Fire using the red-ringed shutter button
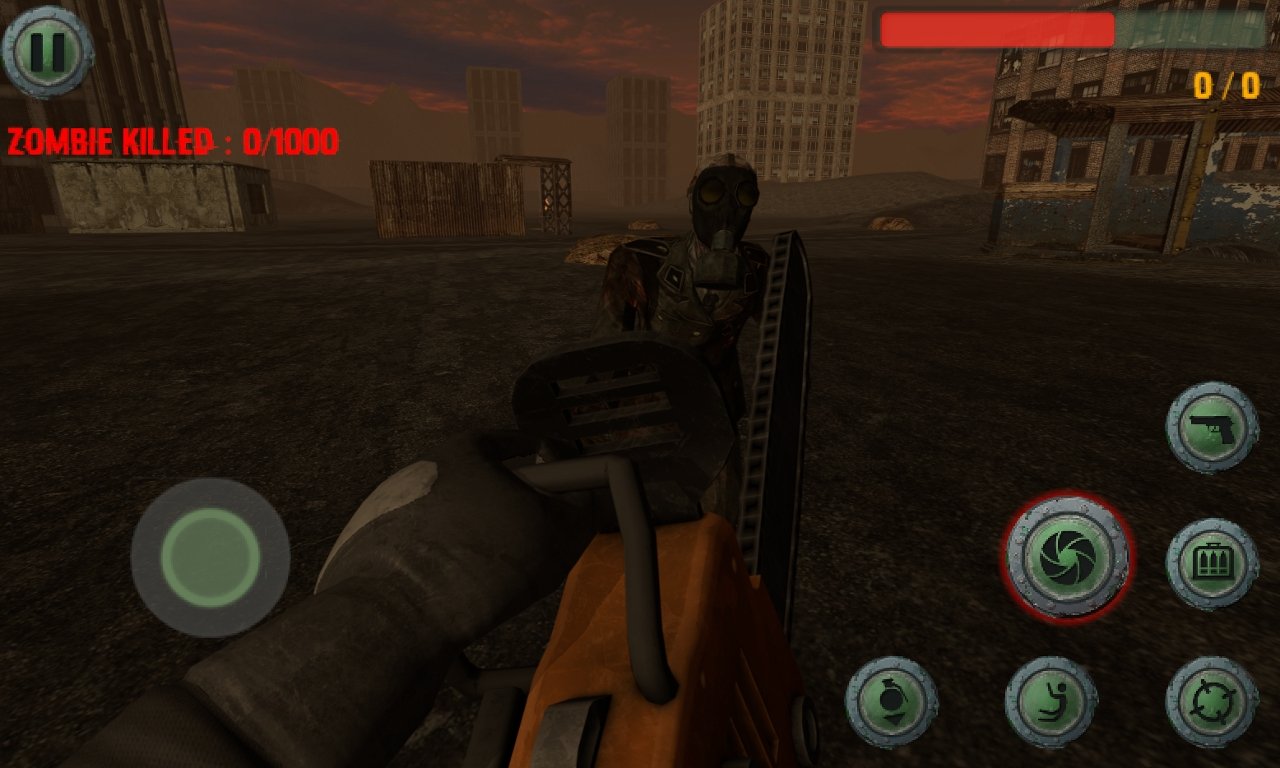 point(1067,556)
